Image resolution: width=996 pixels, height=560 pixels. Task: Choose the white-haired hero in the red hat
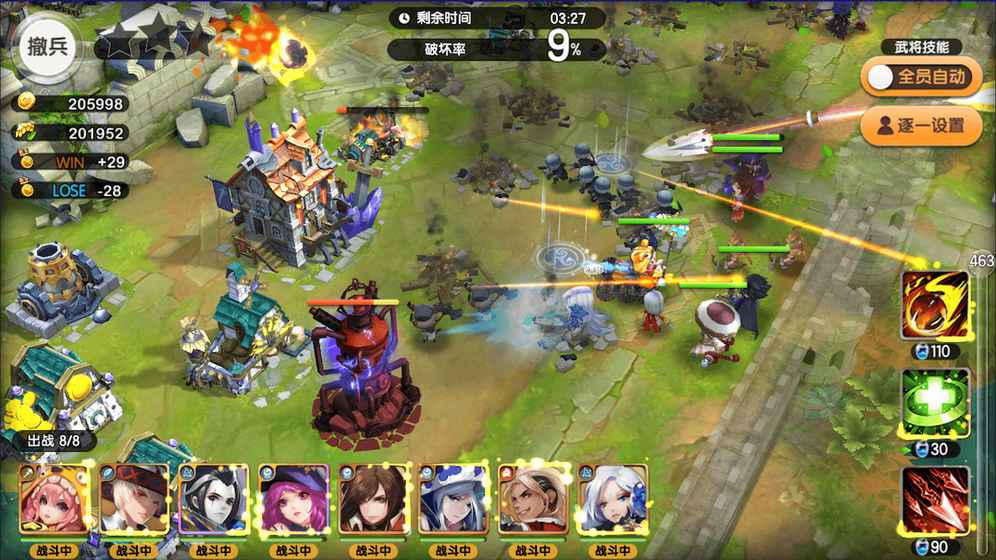(134, 499)
